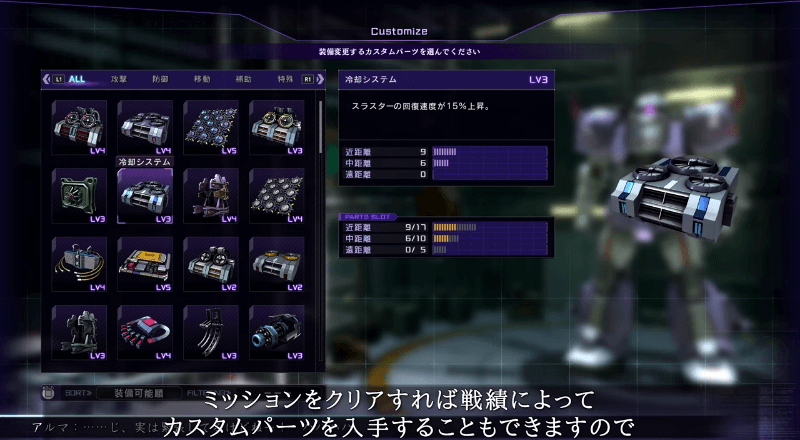
Task: Select the 防御 category tab
Action: (x=161, y=78)
